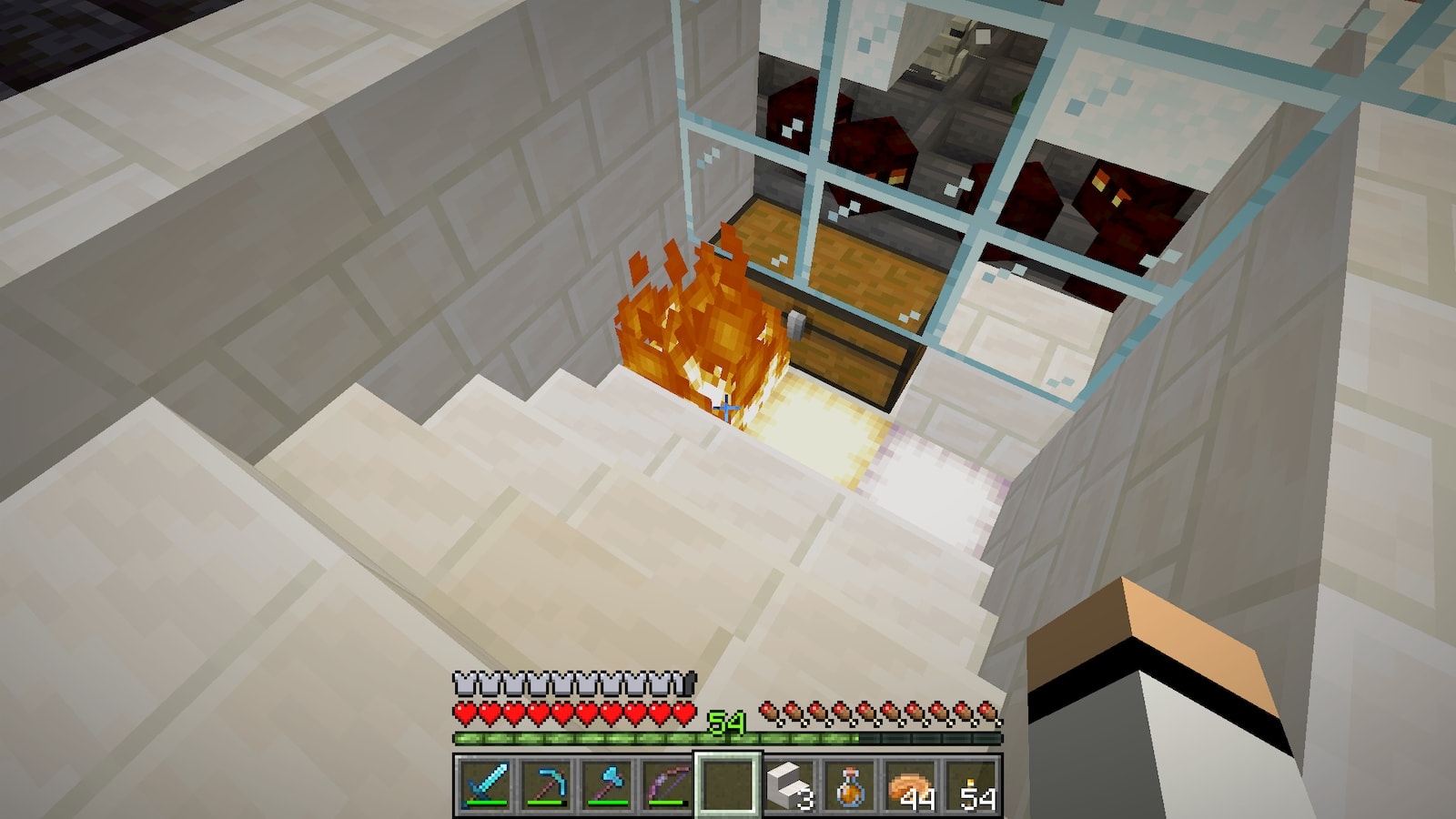Choose the orange potion bottle slot
The width and height of the screenshot is (1456, 819).
click(x=850, y=784)
